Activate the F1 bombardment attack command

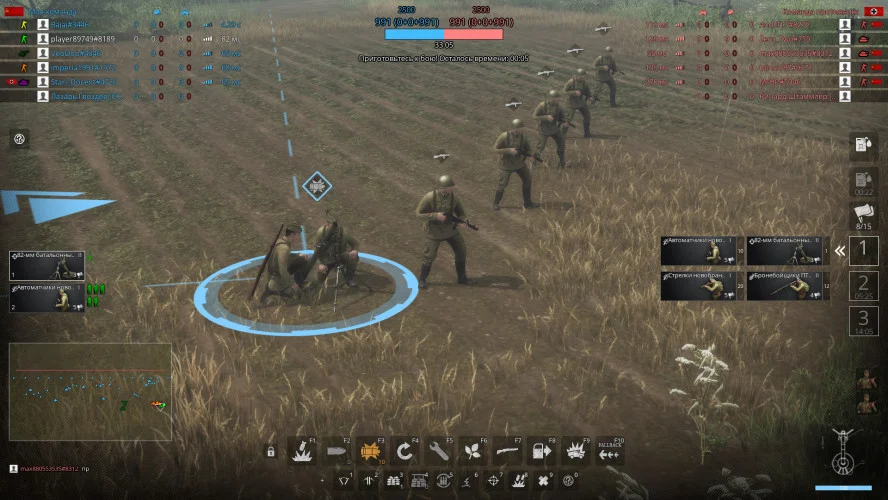(302, 452)
